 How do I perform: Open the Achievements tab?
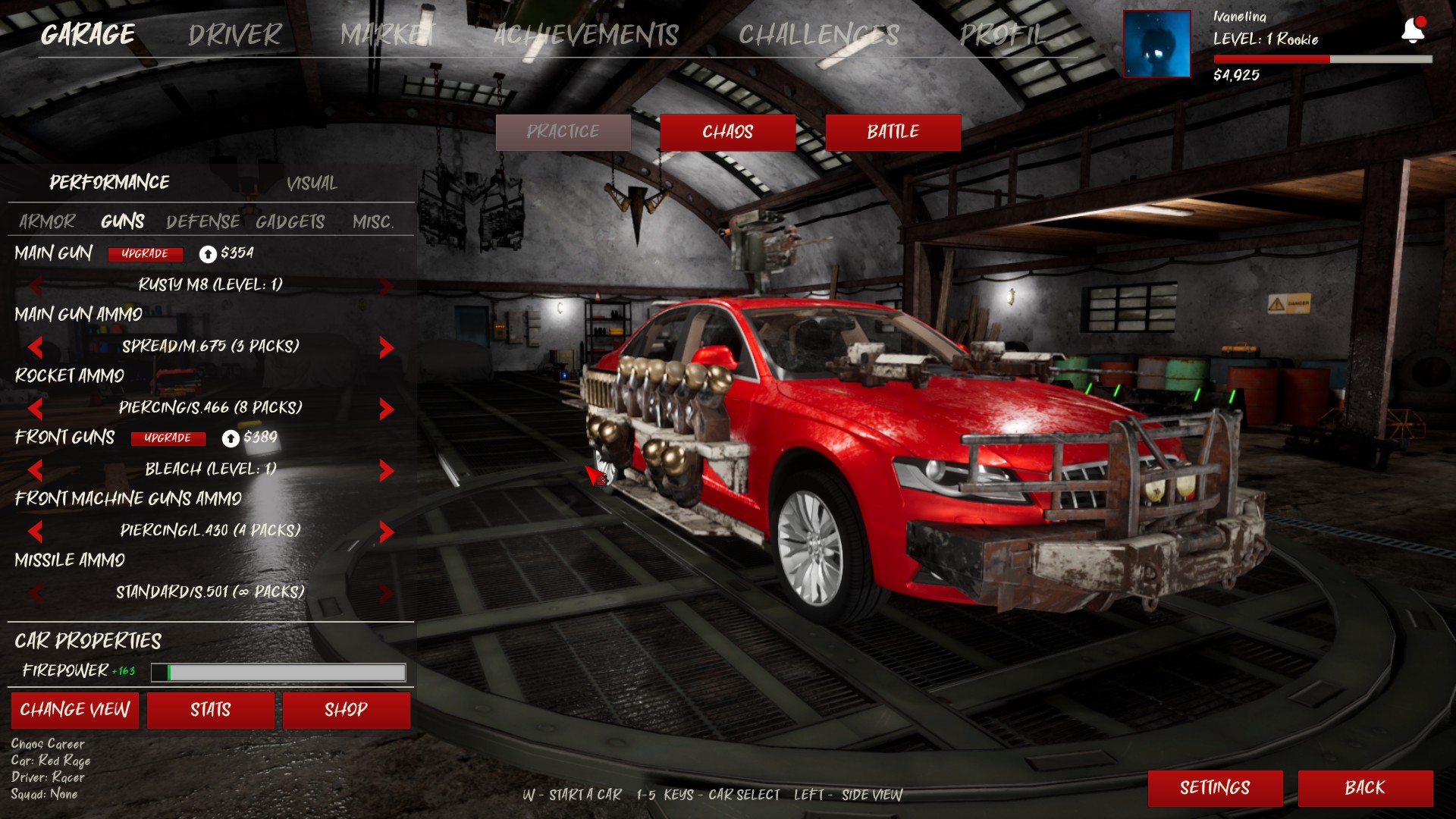585,35
